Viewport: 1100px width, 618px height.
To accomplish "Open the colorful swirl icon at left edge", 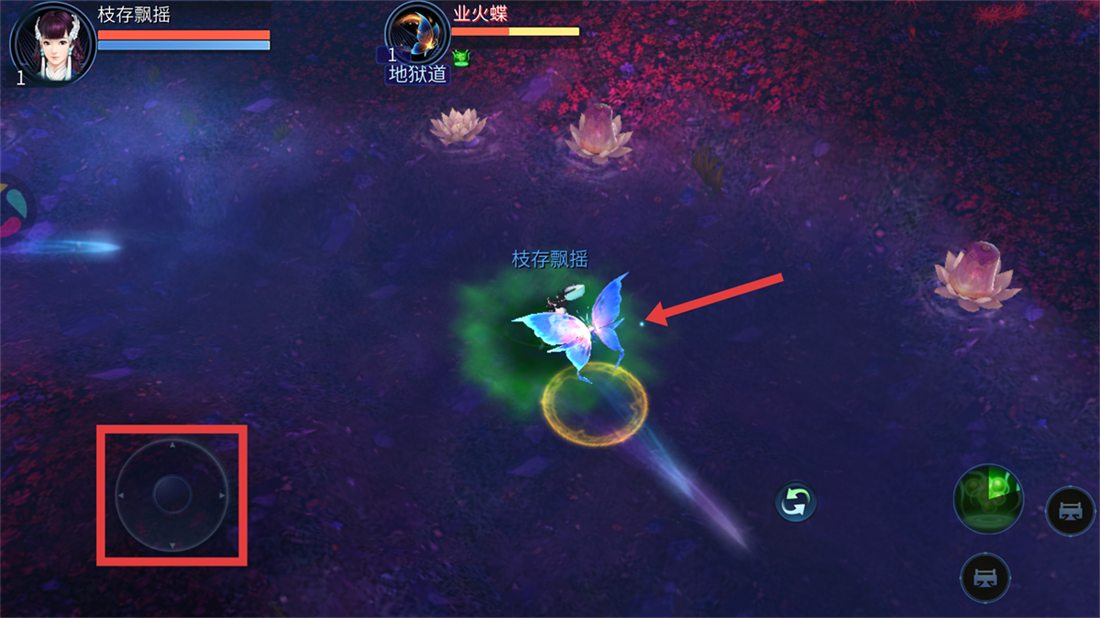I will click(x=14, y=209).
